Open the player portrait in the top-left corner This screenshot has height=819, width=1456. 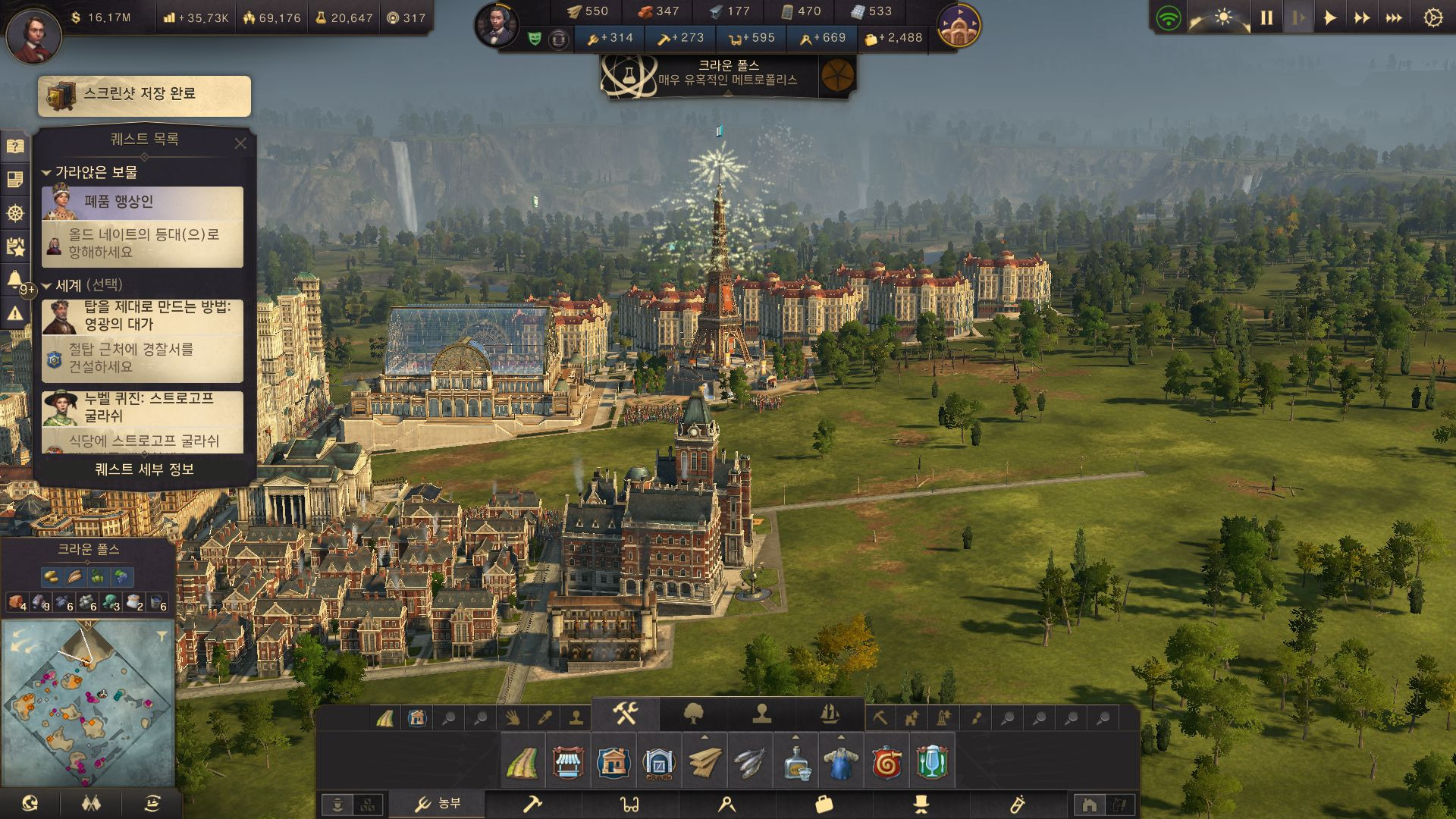[x=33, y=35]
